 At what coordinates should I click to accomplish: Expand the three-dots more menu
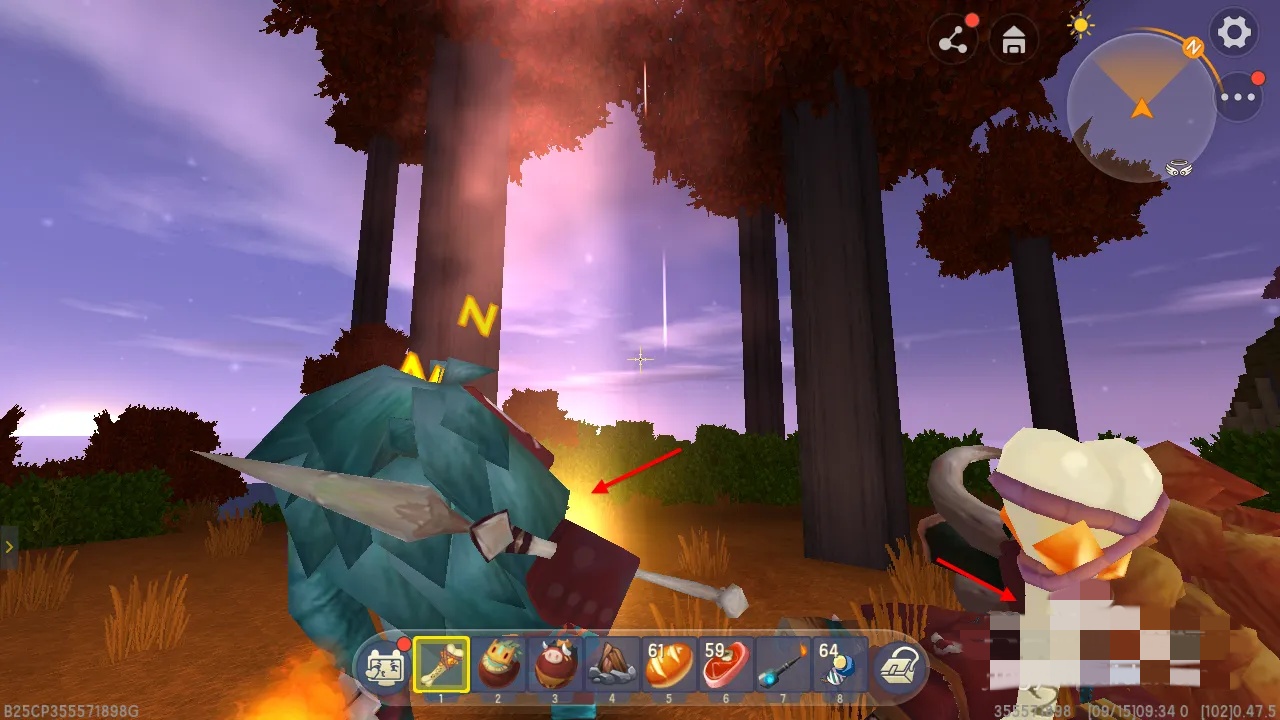(1238, 98)
